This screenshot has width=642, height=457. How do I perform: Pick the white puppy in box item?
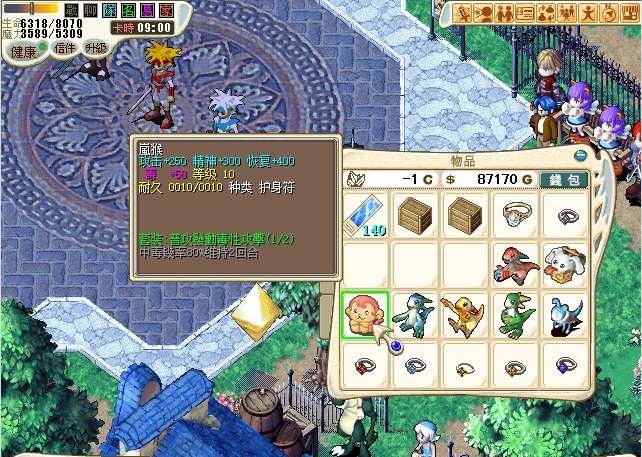point(563,264)
